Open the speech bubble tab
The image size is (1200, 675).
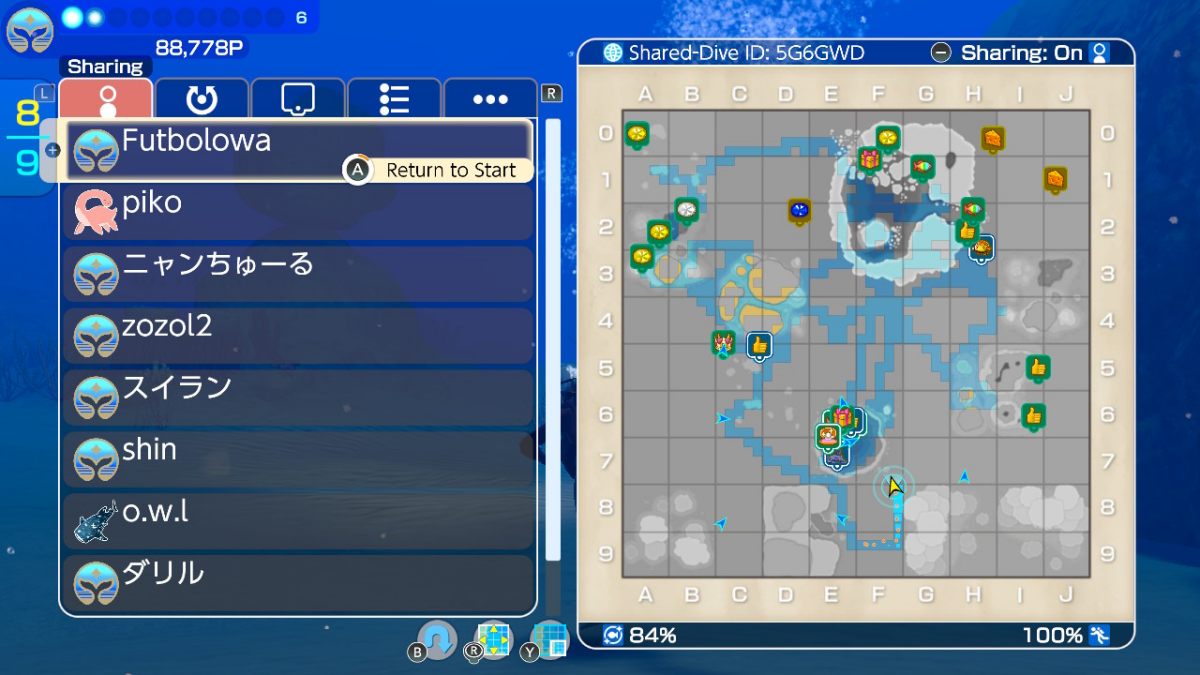pyautogui.click(x=298, y=99)
